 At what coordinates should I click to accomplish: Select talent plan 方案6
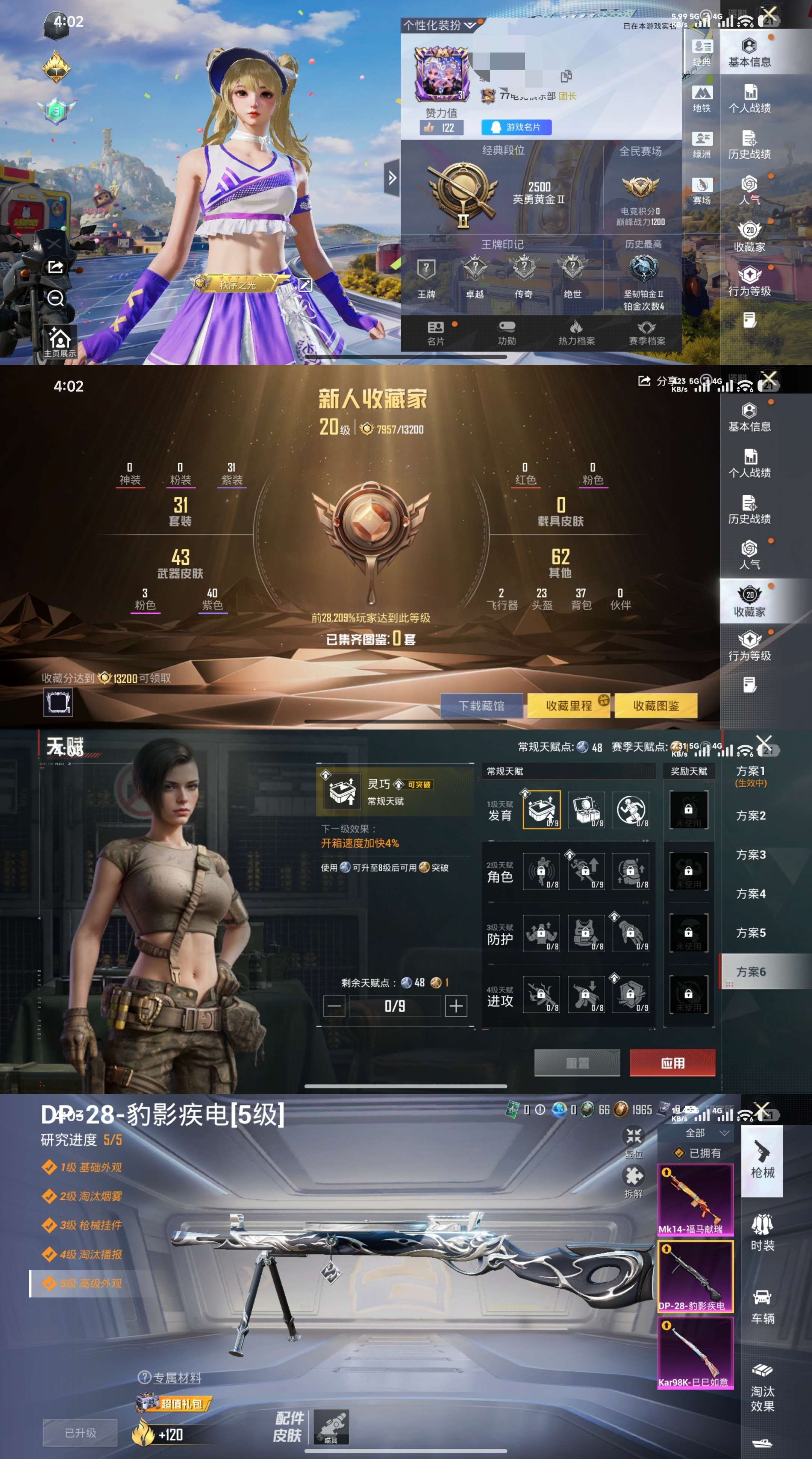point(750,972)
